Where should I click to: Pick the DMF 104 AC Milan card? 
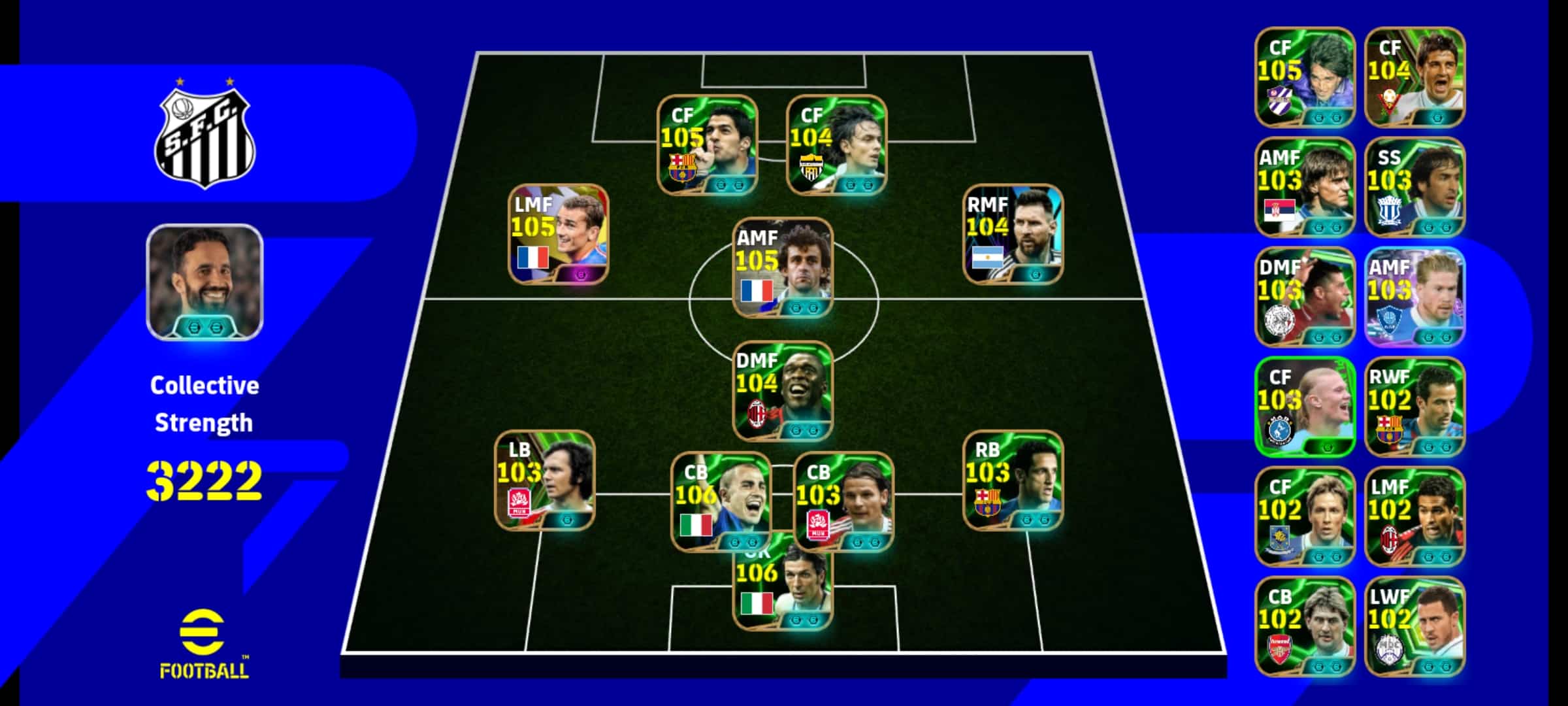tap(783, 390)
